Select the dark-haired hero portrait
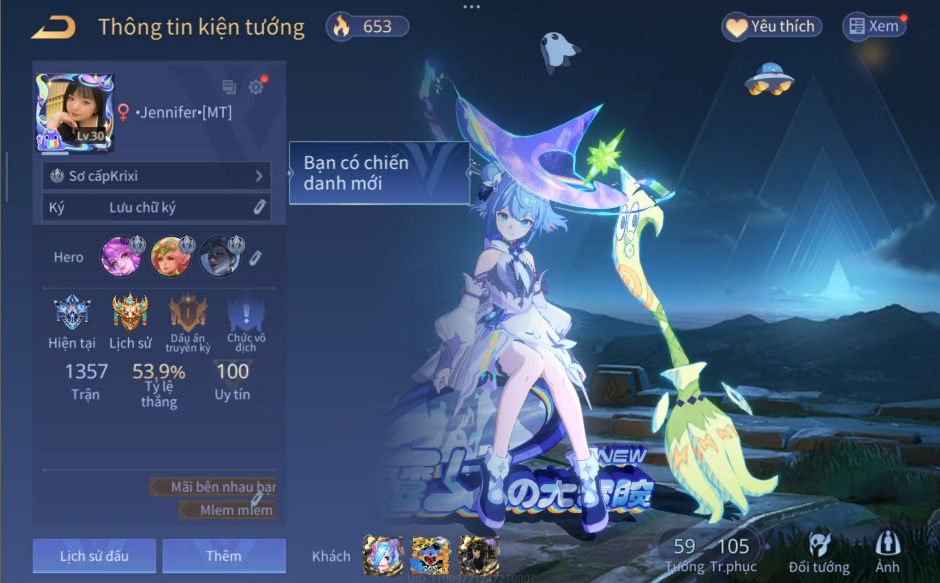The image size is (940, 583). pos(218,257)
